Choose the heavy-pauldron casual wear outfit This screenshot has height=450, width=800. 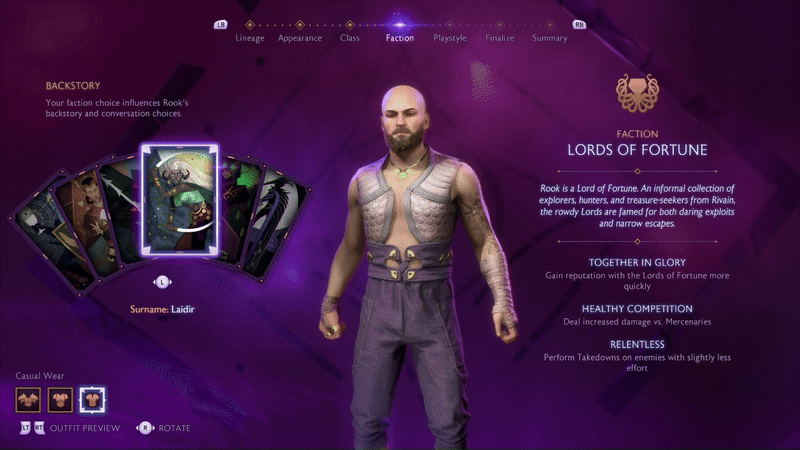point(28,400)
